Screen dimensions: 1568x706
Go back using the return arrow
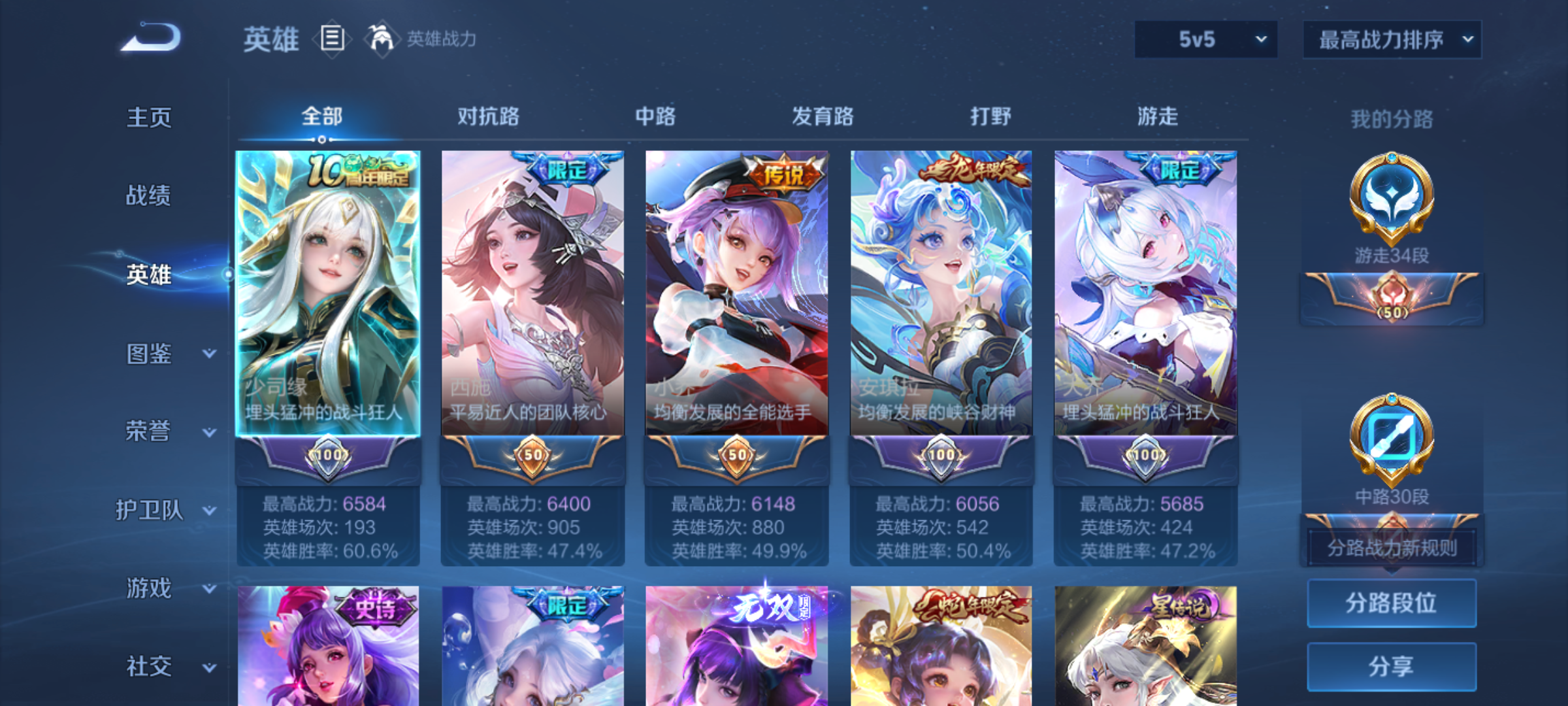click(x=152, y=38)
